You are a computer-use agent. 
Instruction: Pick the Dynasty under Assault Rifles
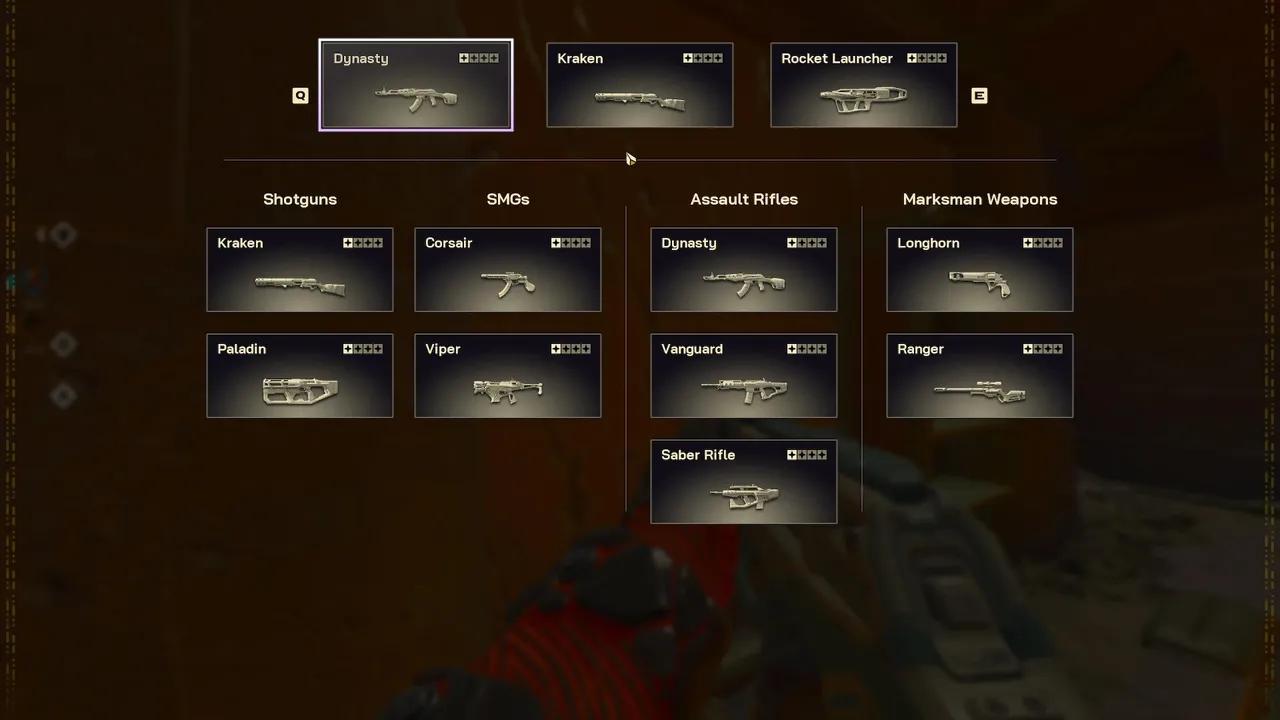point(744,270)
